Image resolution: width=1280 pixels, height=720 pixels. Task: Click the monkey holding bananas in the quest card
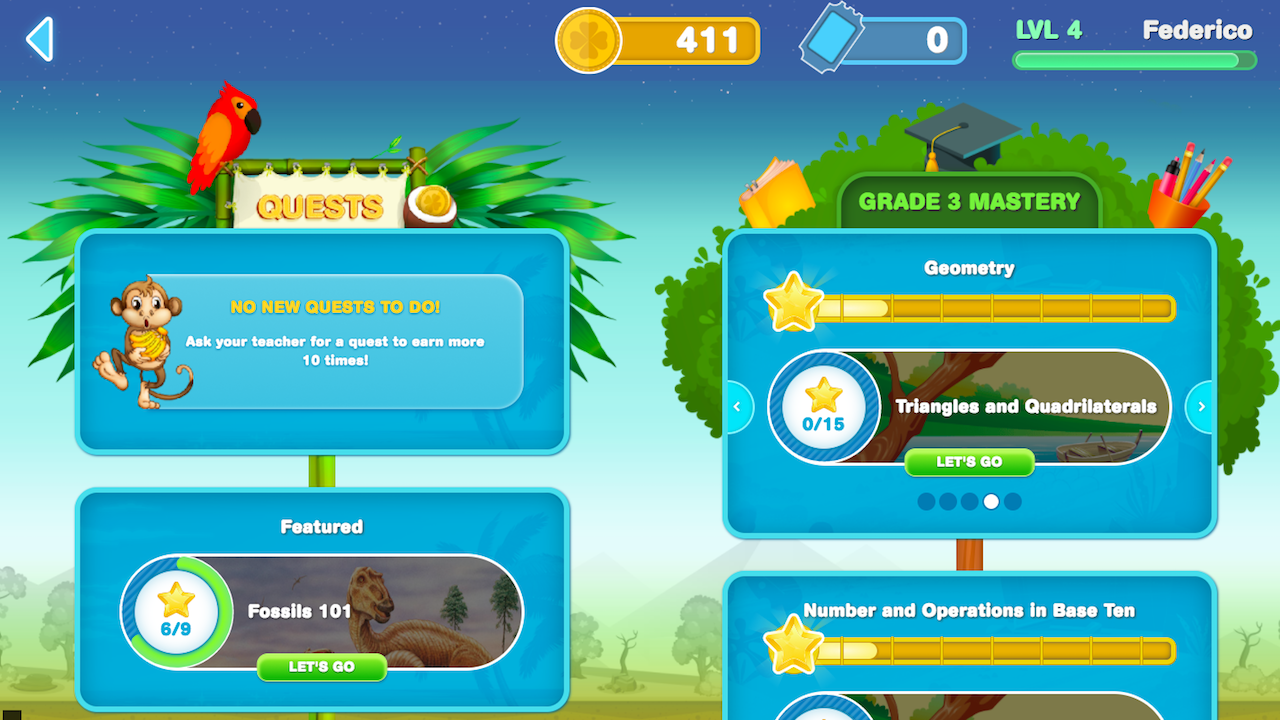click(x=145, y=330)
